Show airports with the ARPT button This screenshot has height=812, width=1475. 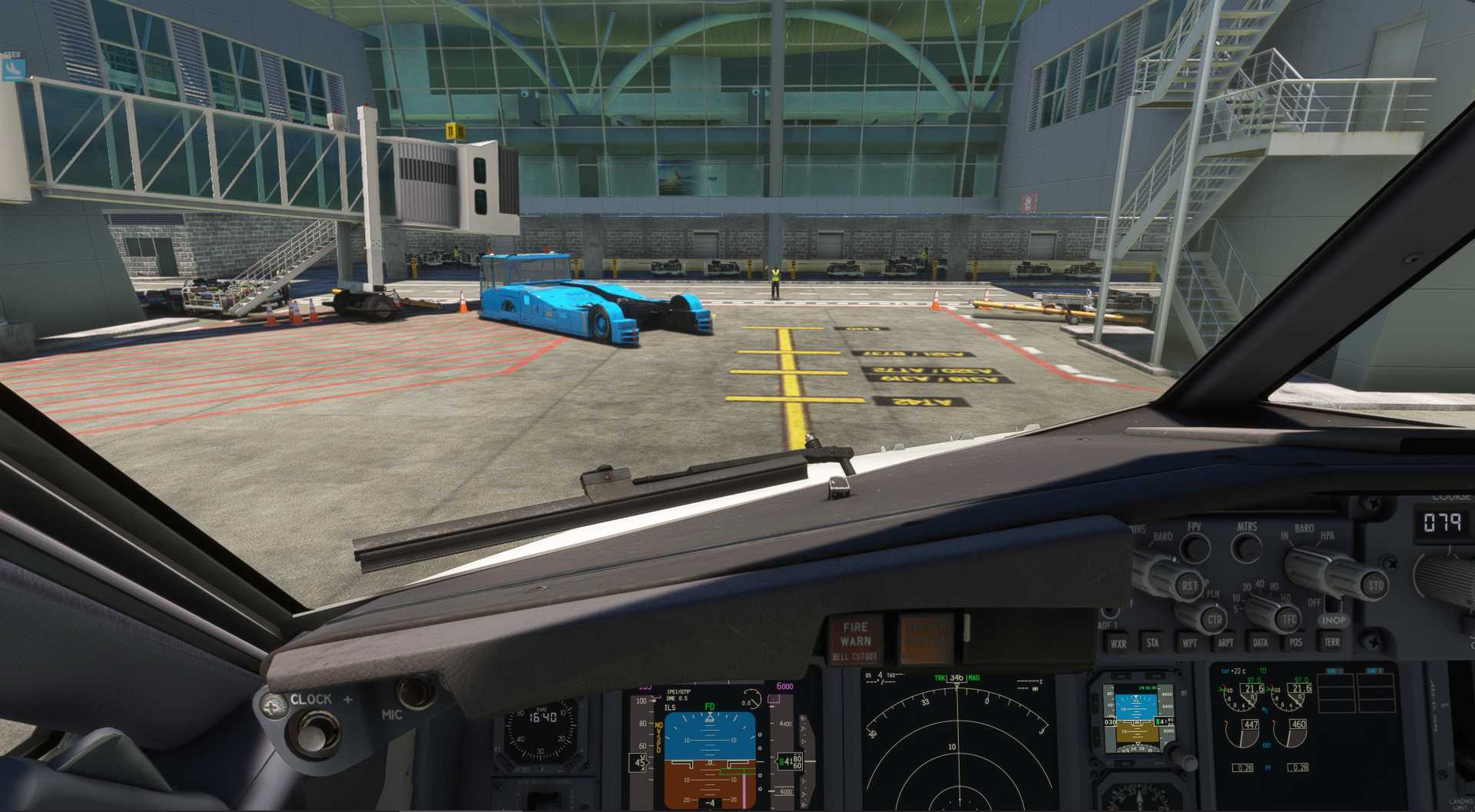[x=1225, y=643]
